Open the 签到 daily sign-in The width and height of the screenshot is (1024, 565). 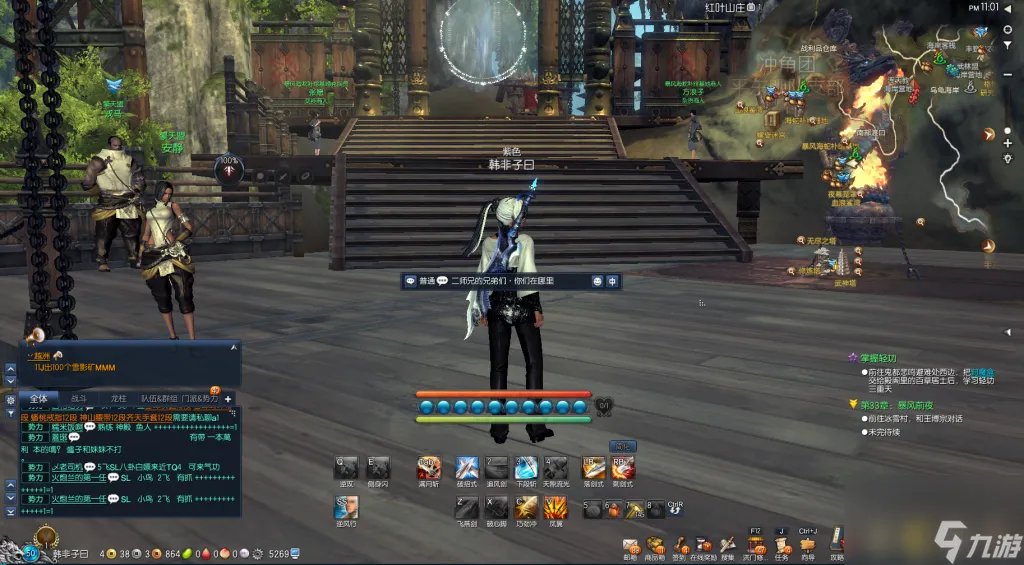click(x=679, y=545)
